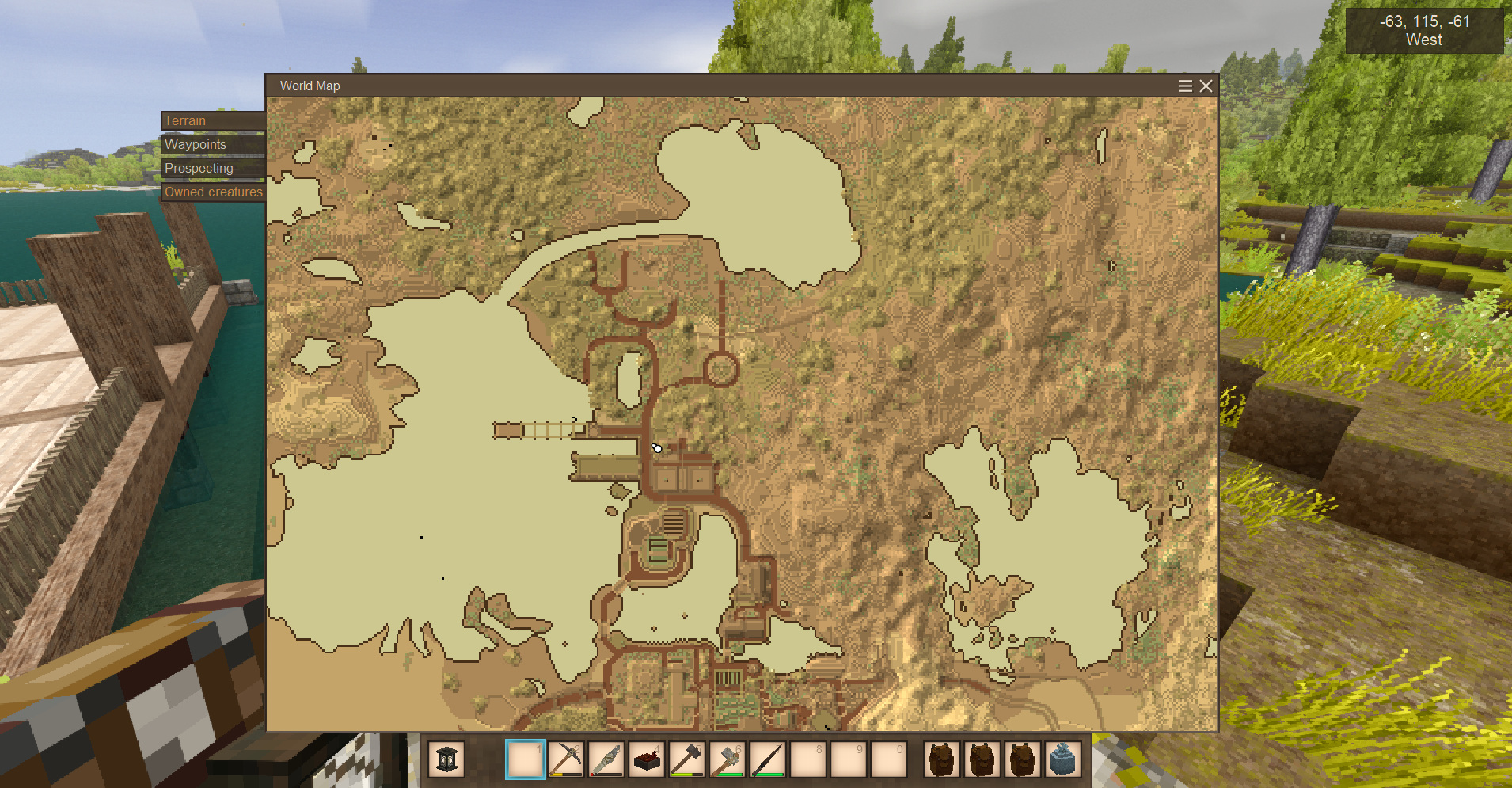The width and height of the screenshot is (1512, 788).
Task: Open the grey sack bag slot
Action: tap(1063, 759)
